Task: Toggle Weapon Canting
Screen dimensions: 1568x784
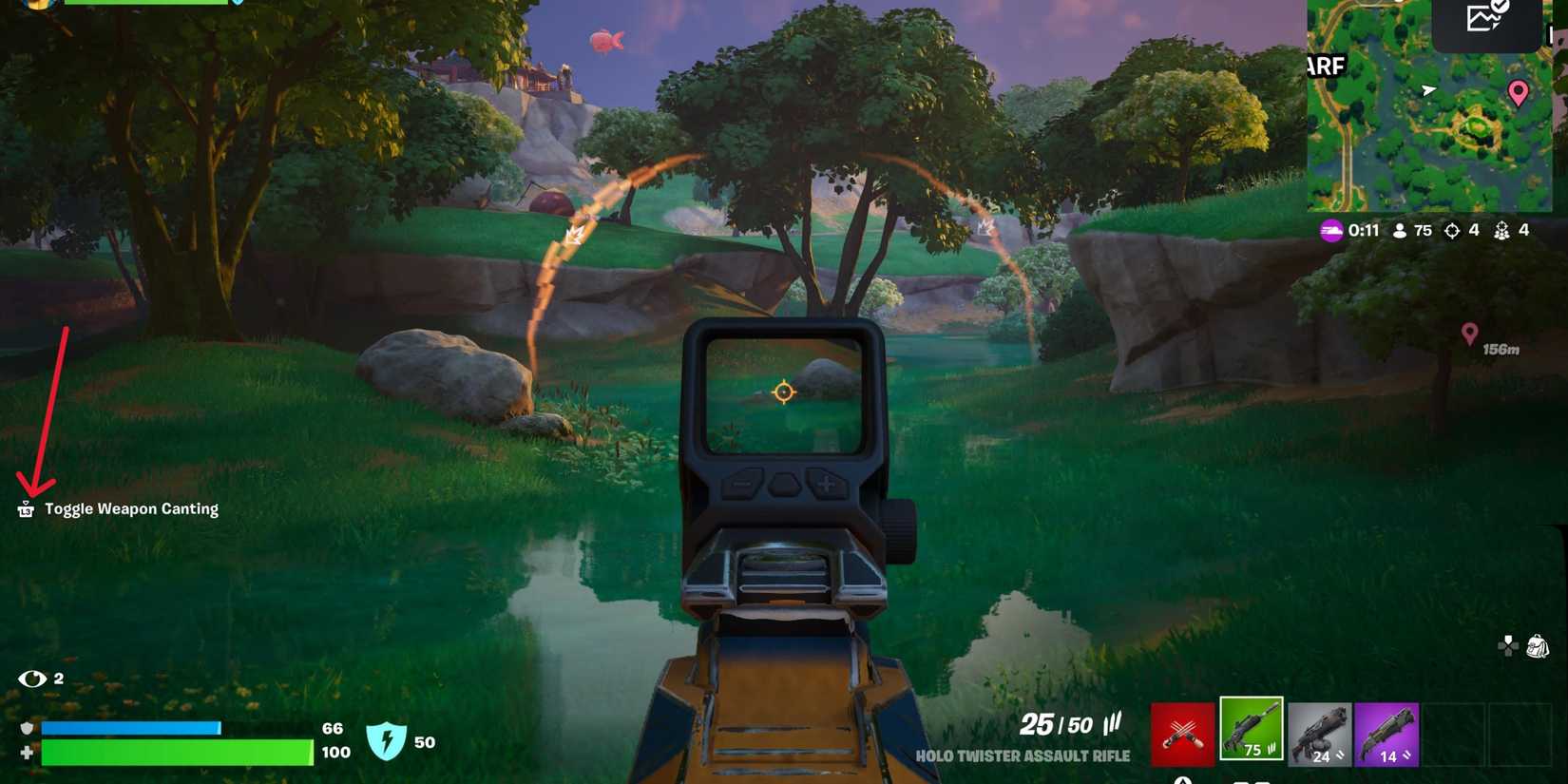Action: (26, 508)
